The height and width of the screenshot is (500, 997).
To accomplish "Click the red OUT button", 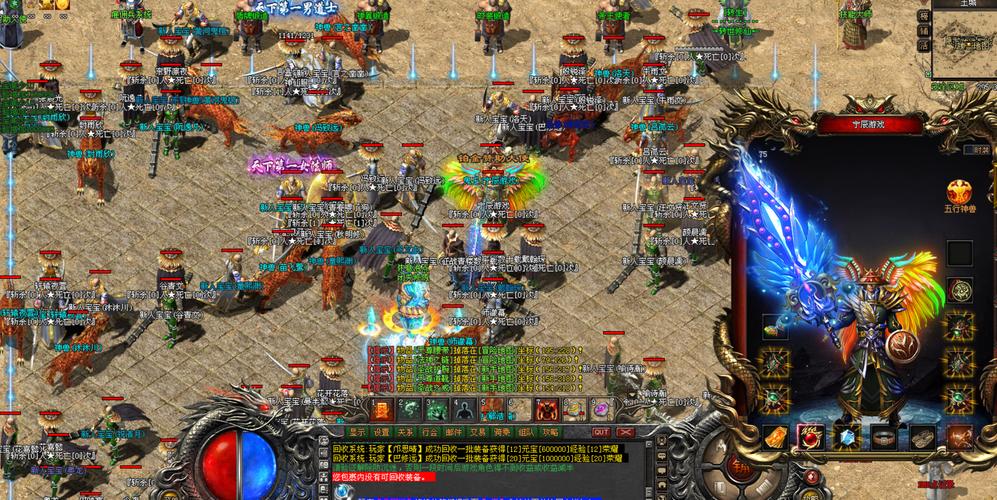I will click(600, 432).
